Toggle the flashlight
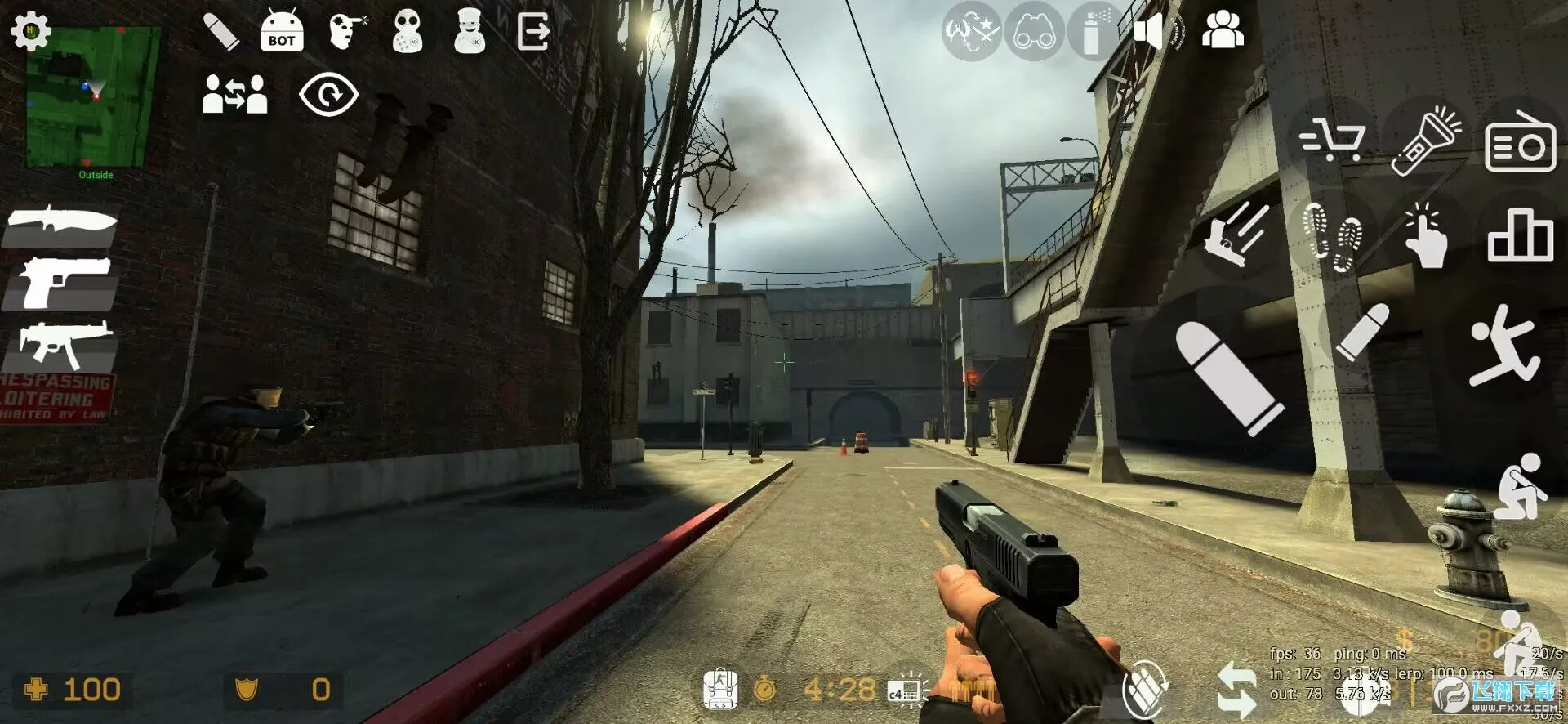This screenshot has height=724, width=1568. [1426, 140]
